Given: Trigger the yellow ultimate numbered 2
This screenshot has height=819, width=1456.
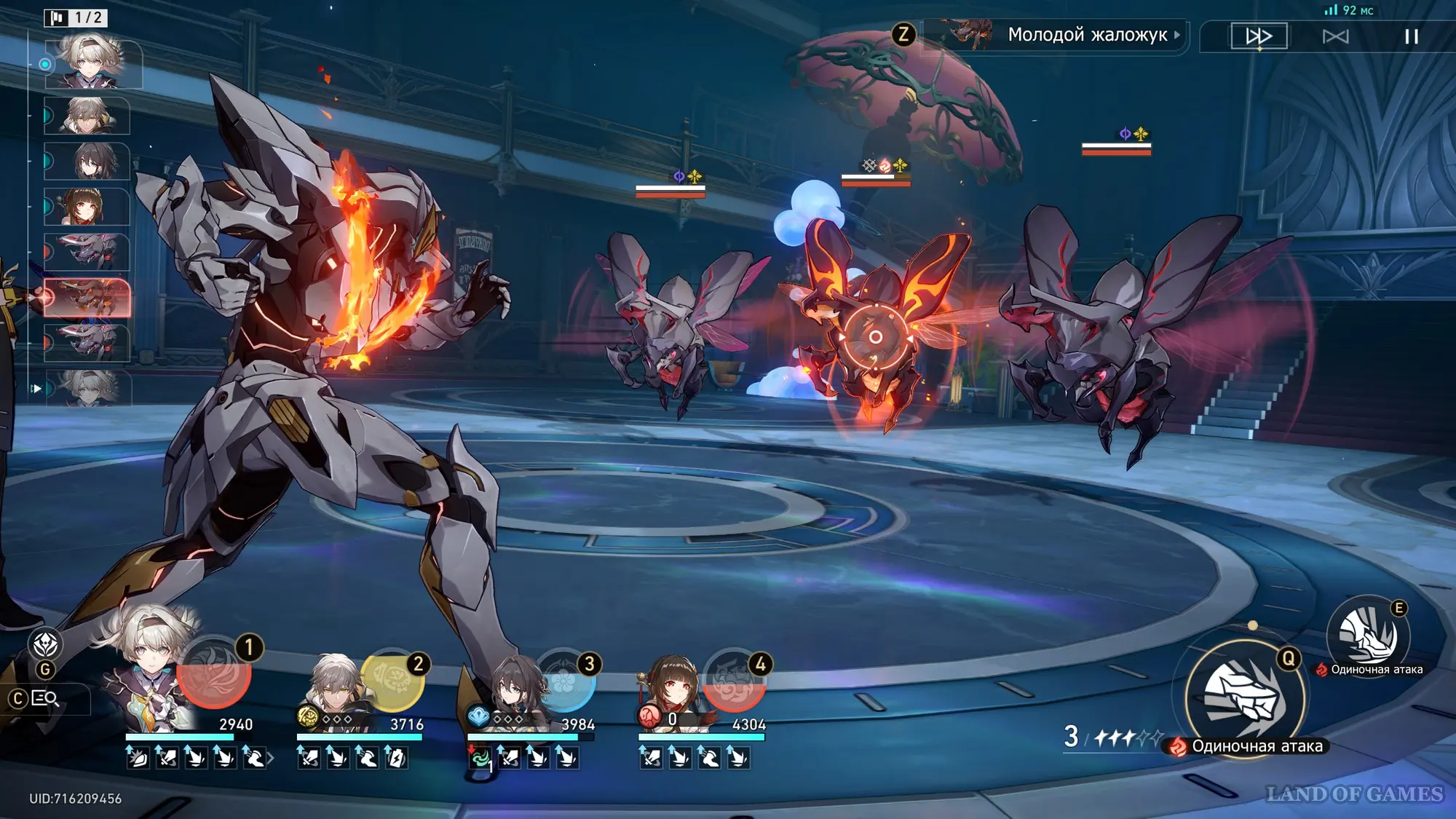Looking at the screenshot, I should [392, 681].
